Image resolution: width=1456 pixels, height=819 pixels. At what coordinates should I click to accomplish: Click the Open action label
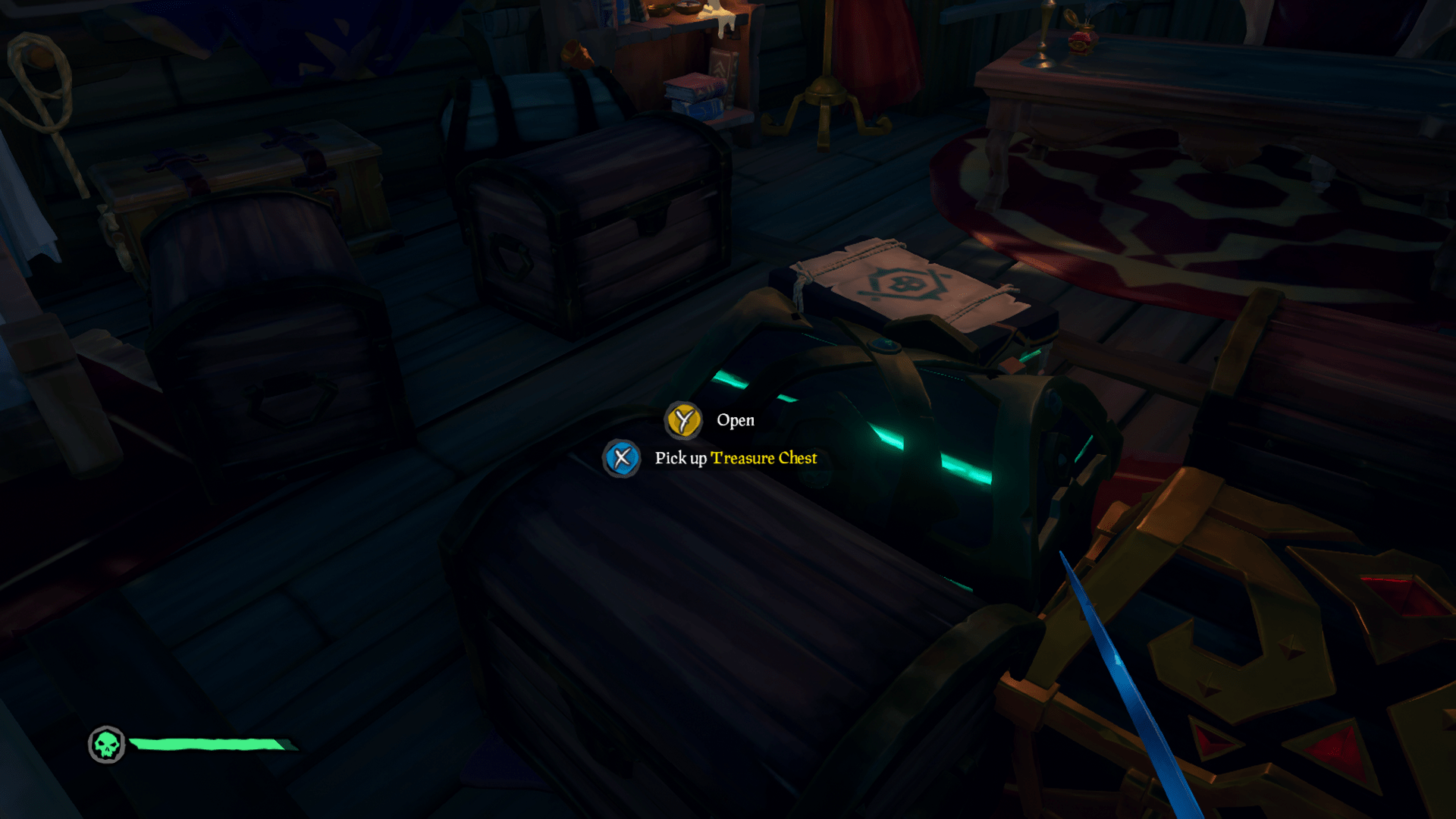tap(736, 420)
